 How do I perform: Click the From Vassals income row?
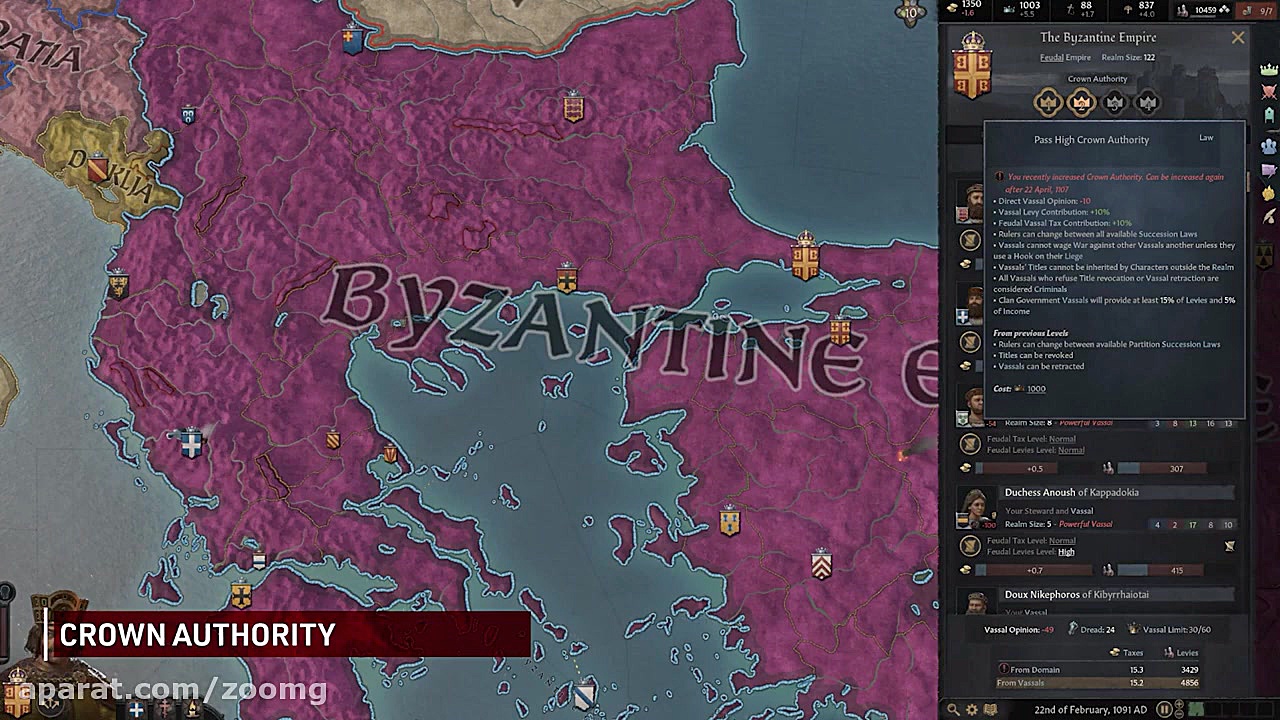coord(1020,682)
